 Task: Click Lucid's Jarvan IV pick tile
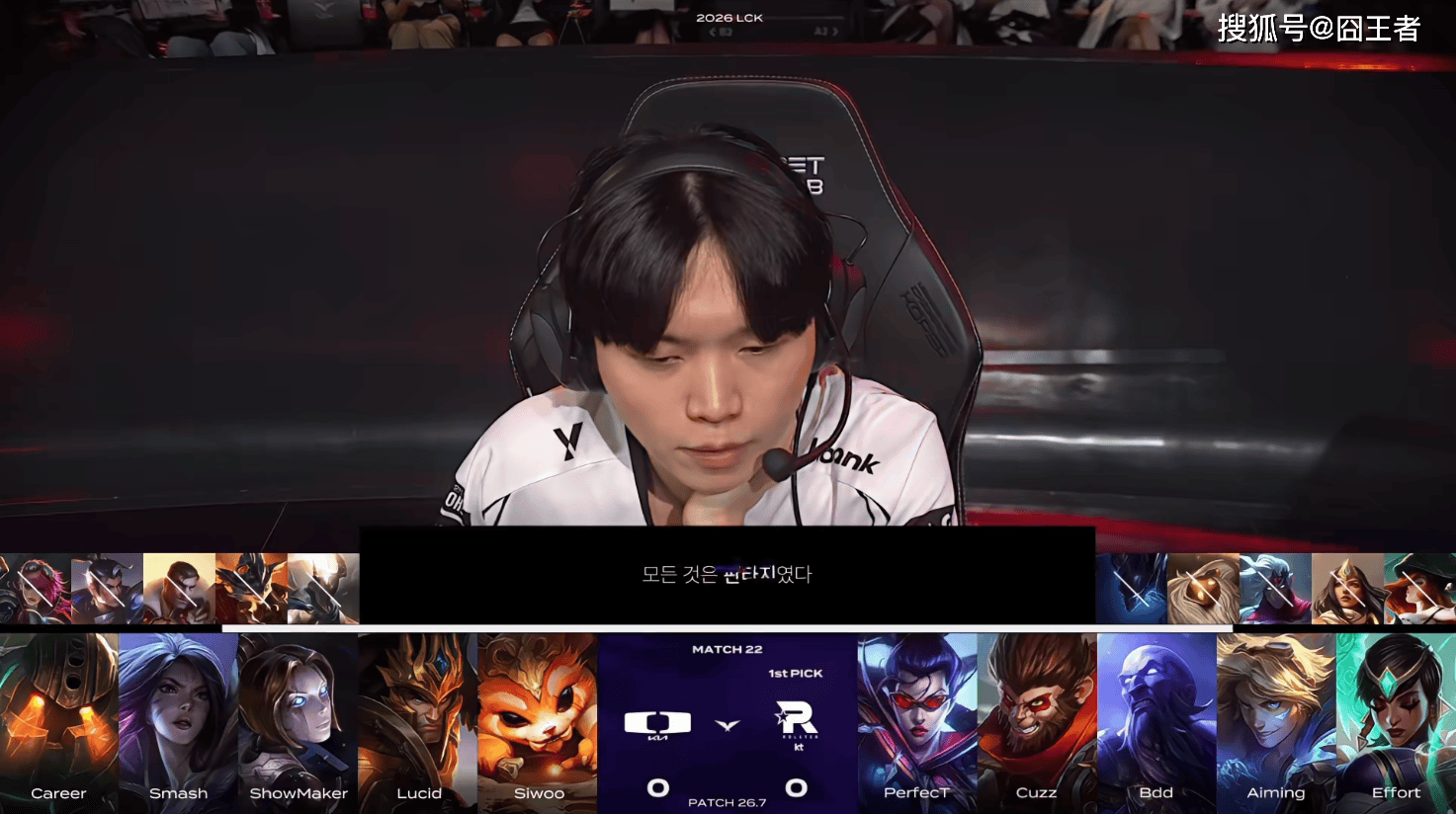tap(418, 721)
